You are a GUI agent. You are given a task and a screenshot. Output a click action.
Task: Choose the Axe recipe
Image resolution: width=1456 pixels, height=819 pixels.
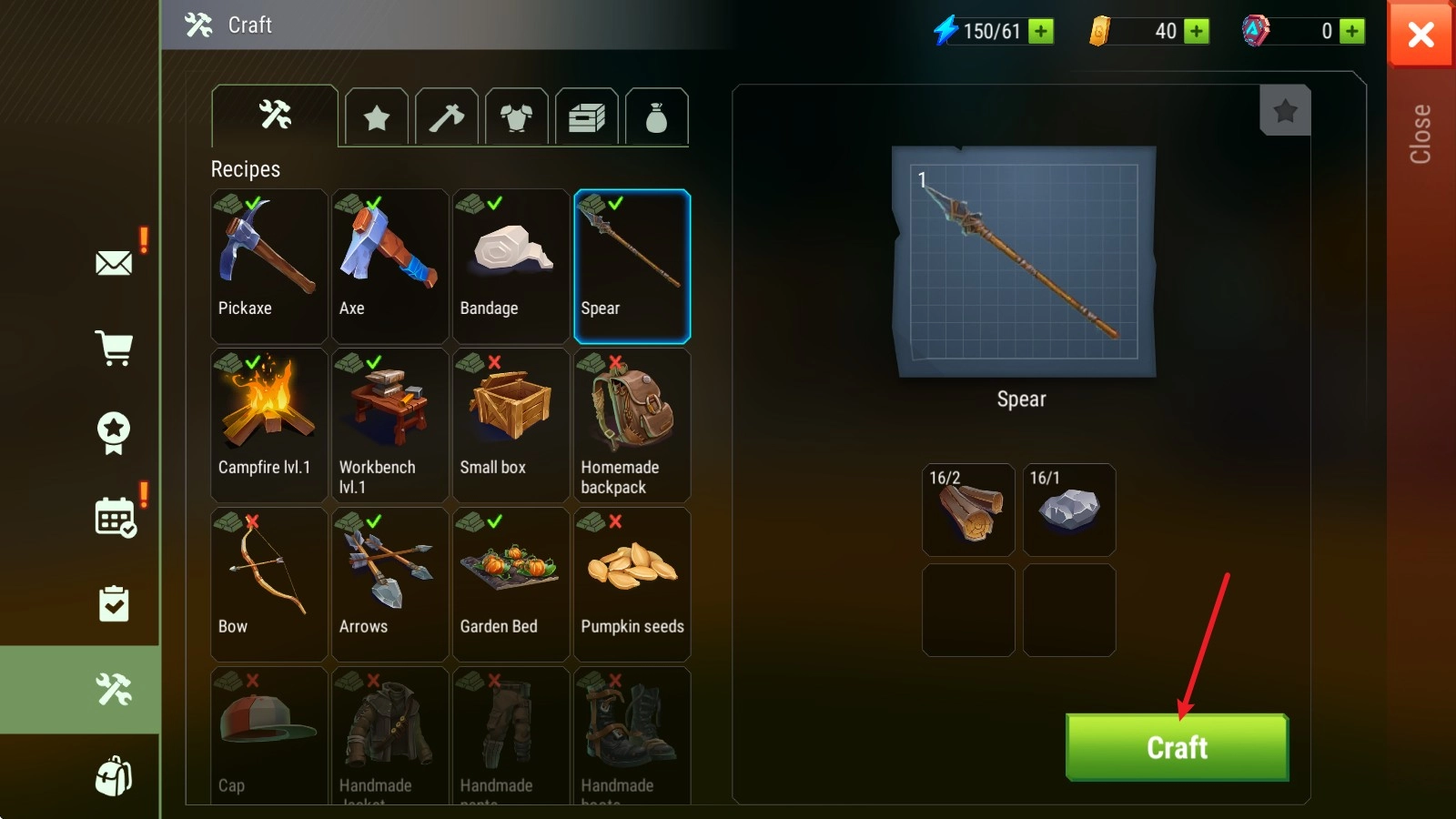[x=389, y=266]
